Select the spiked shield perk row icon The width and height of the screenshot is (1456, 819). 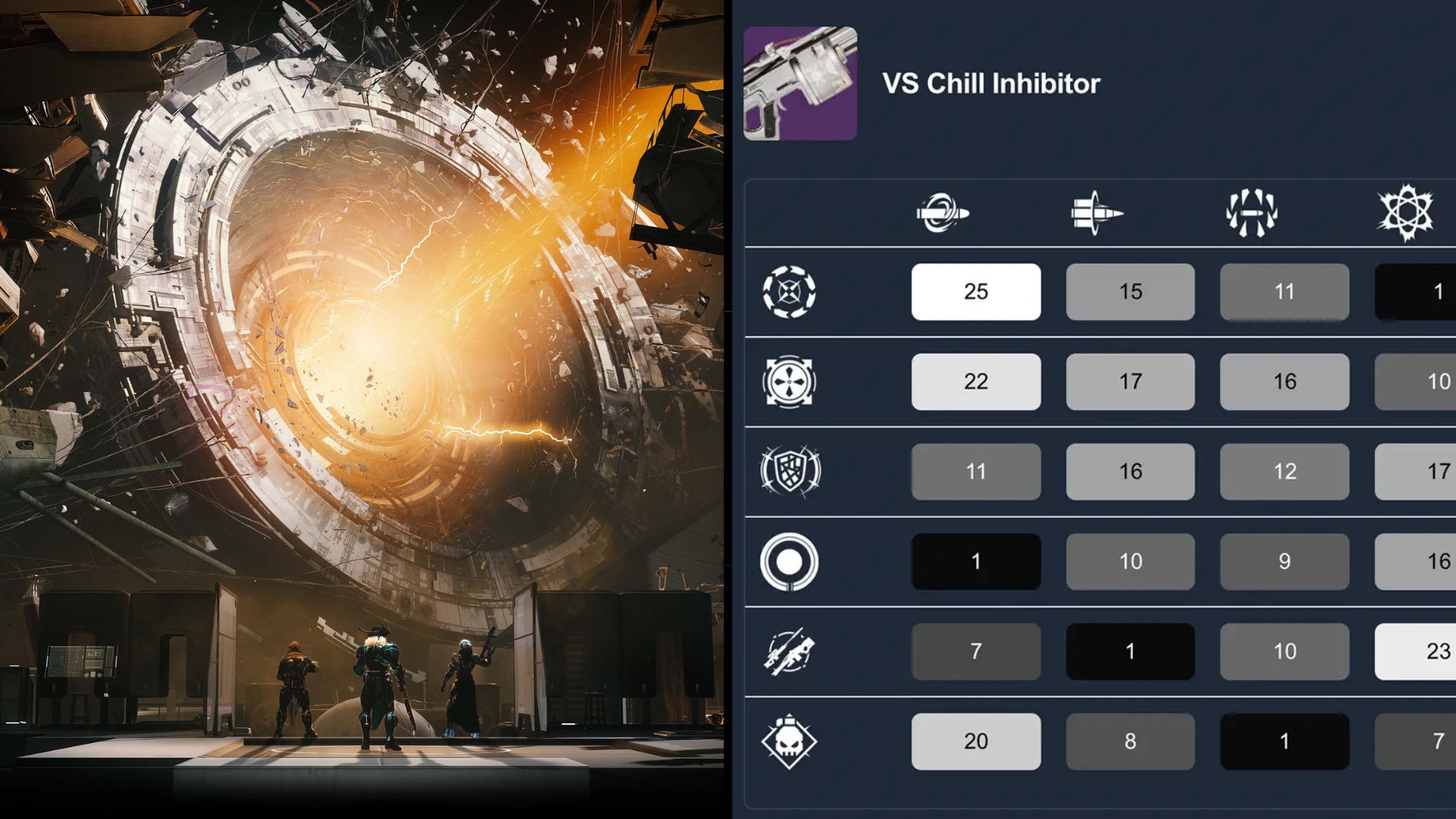pyautogui.click(x=792, y=471)
